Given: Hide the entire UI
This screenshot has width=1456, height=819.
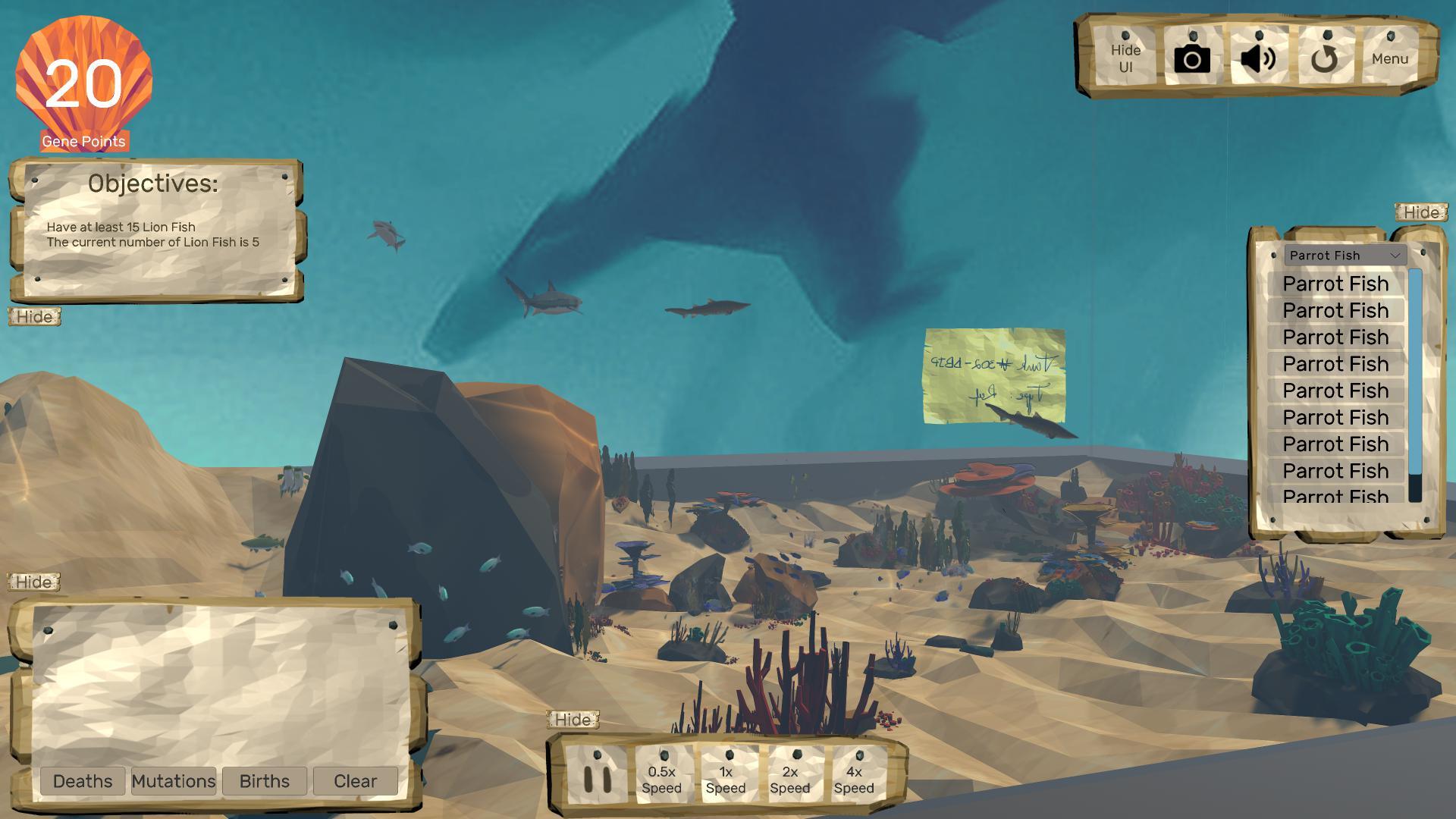Looking at the screenshot, I should point(1125,56).
